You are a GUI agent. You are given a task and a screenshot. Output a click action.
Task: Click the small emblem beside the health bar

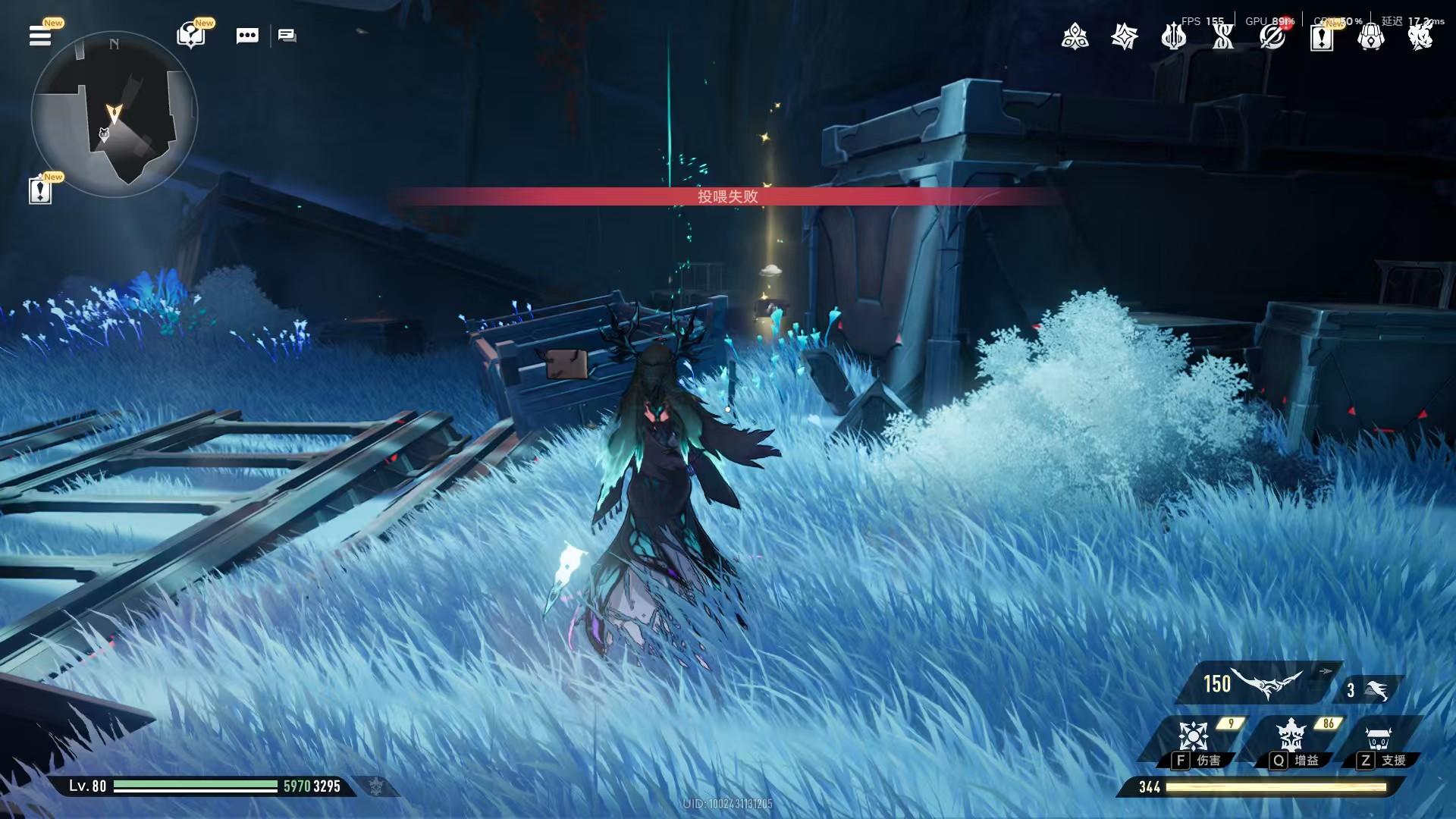376,786
